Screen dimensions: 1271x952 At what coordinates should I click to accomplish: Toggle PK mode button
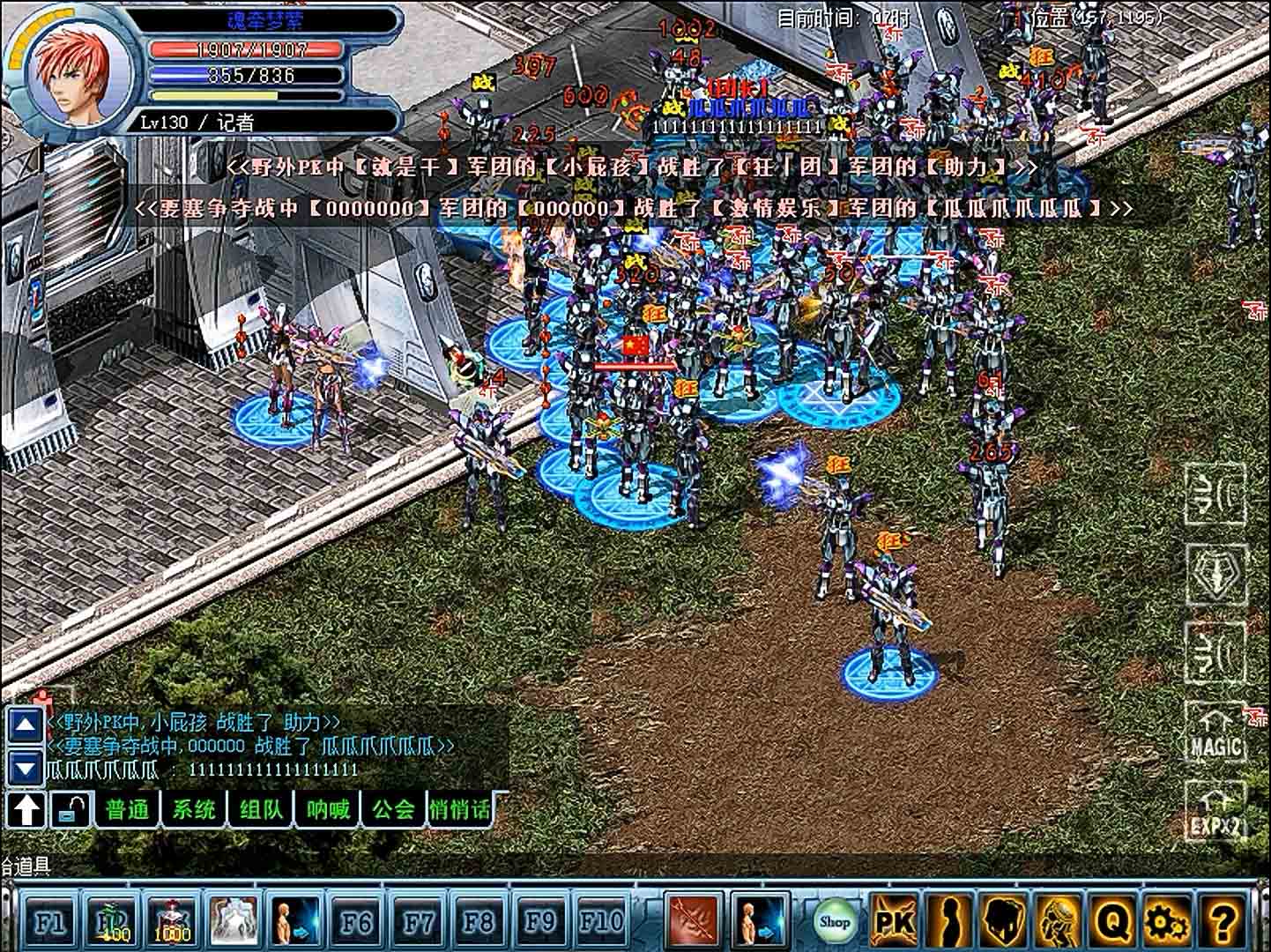(892, 922)
